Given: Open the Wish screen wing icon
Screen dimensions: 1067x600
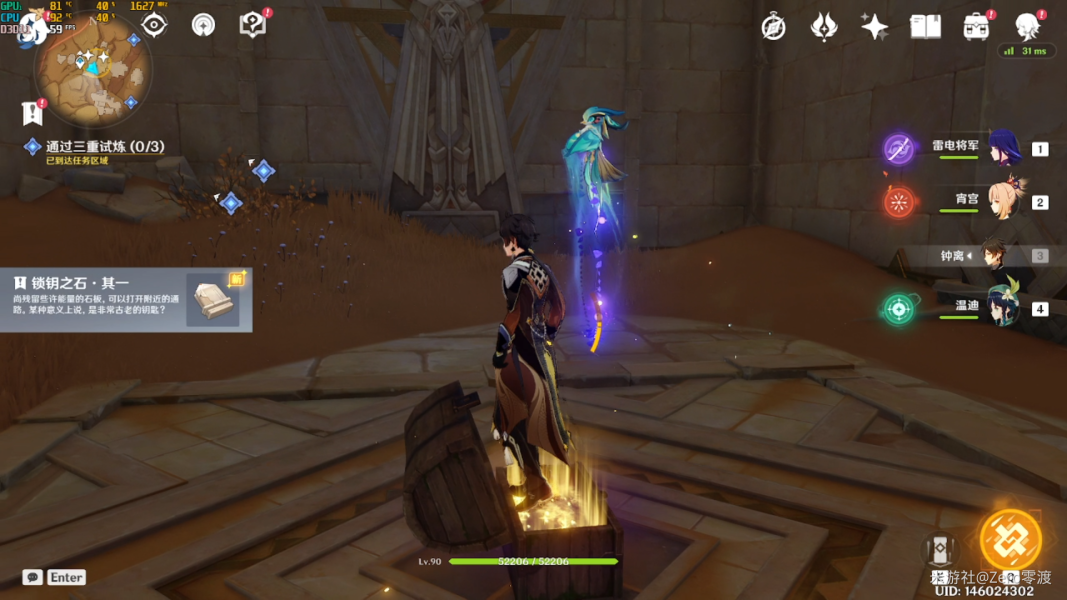Looking at the screenshot, I should tap(824, 27).
